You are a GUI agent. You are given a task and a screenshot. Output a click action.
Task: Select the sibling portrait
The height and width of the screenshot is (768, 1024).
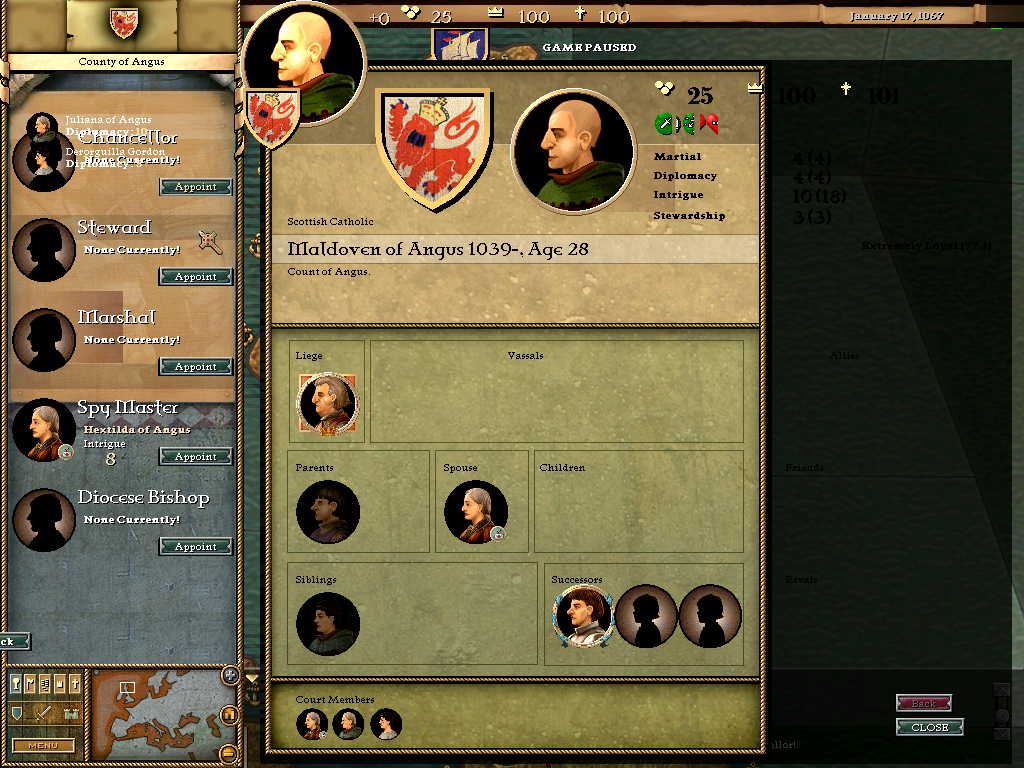[328, 624]
